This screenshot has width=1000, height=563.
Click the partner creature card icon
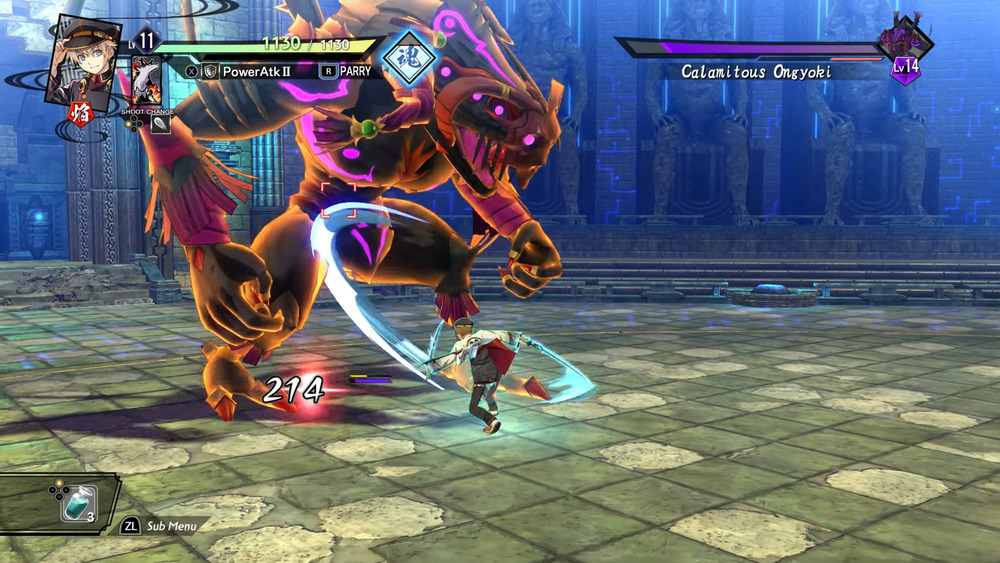tap(147, 82)
